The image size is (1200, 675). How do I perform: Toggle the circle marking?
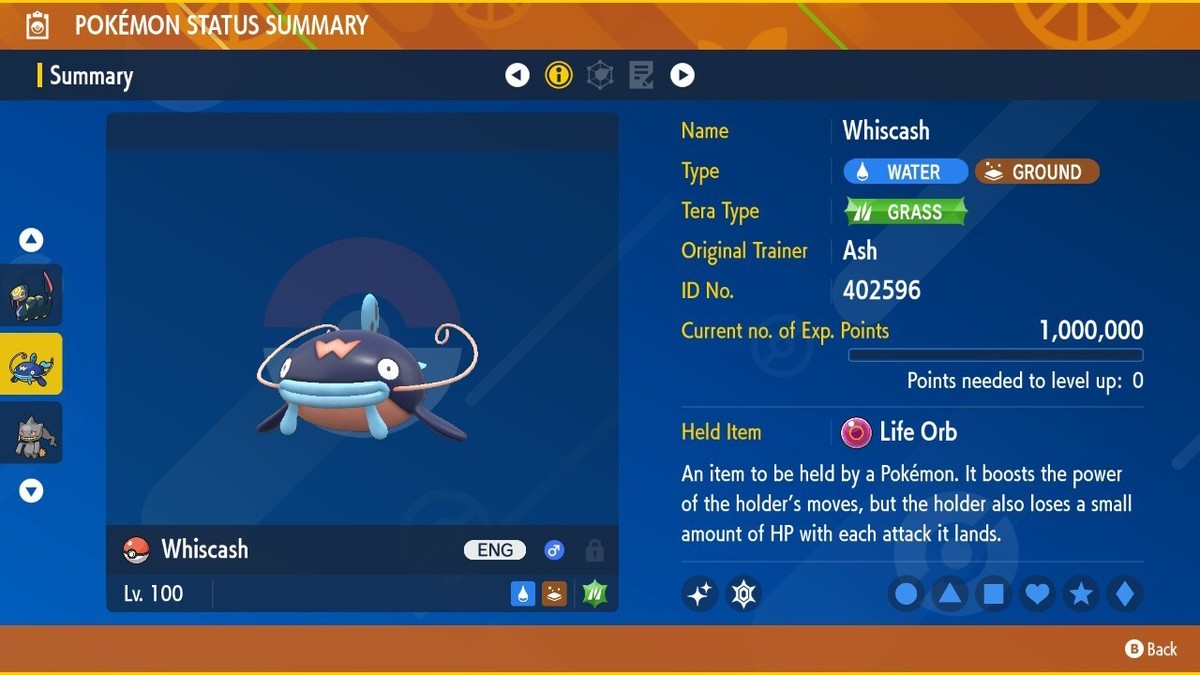906,594
